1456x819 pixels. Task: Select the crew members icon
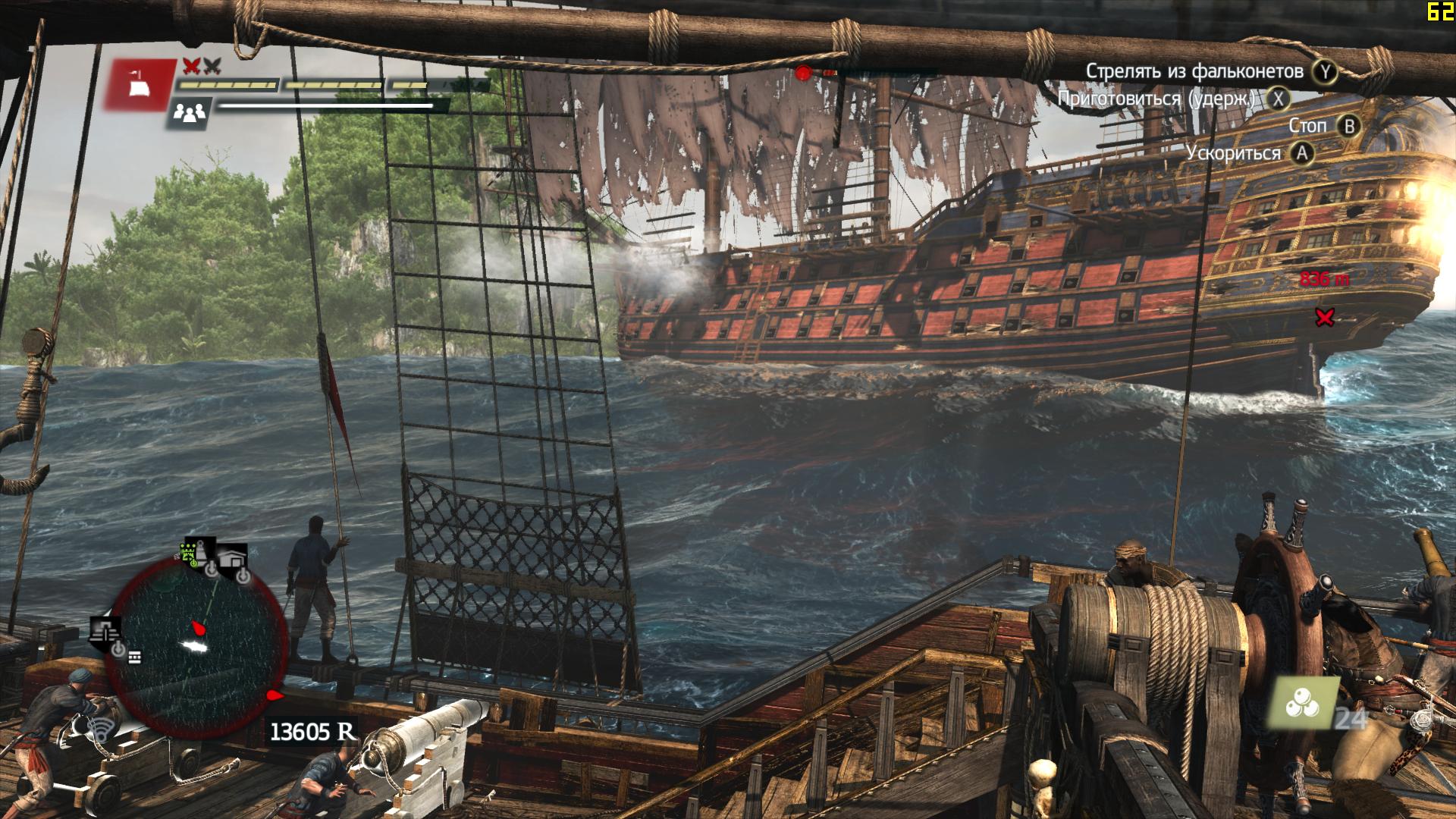pos(190,114)
